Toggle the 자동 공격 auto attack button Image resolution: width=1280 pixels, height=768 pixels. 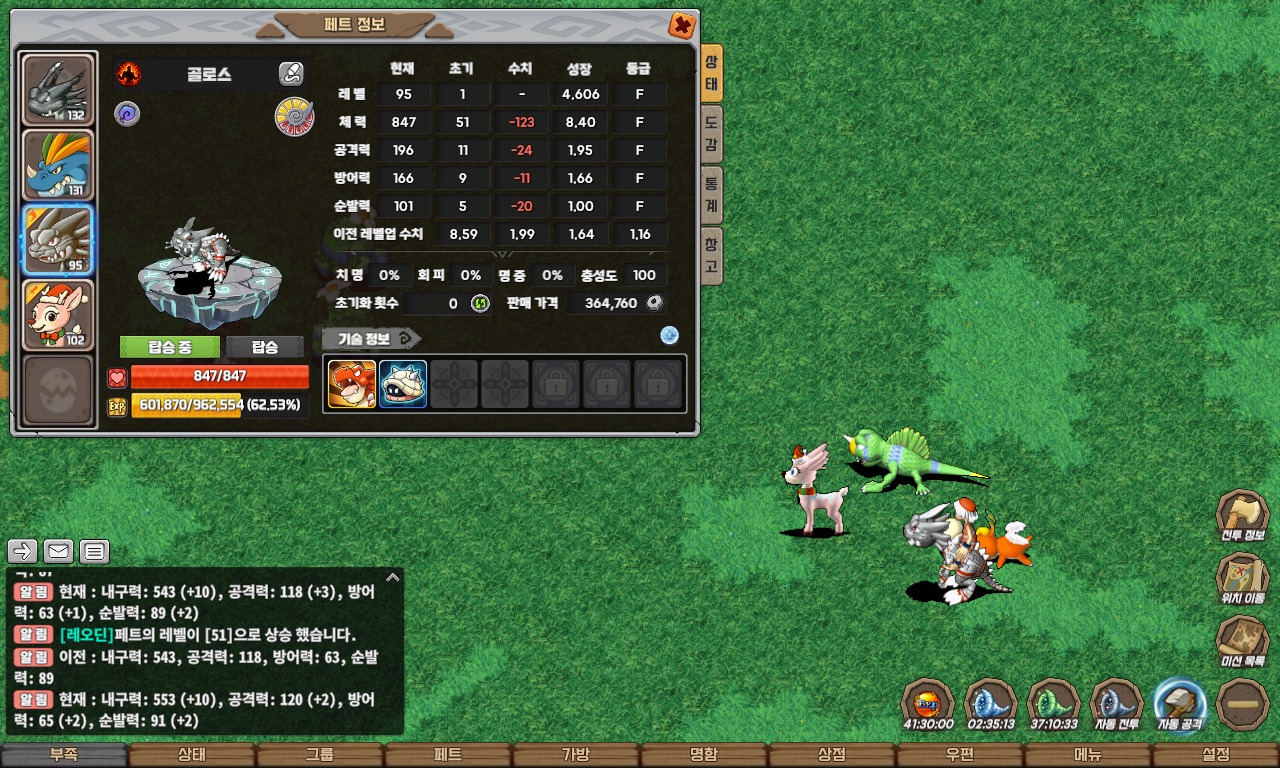1179,704
